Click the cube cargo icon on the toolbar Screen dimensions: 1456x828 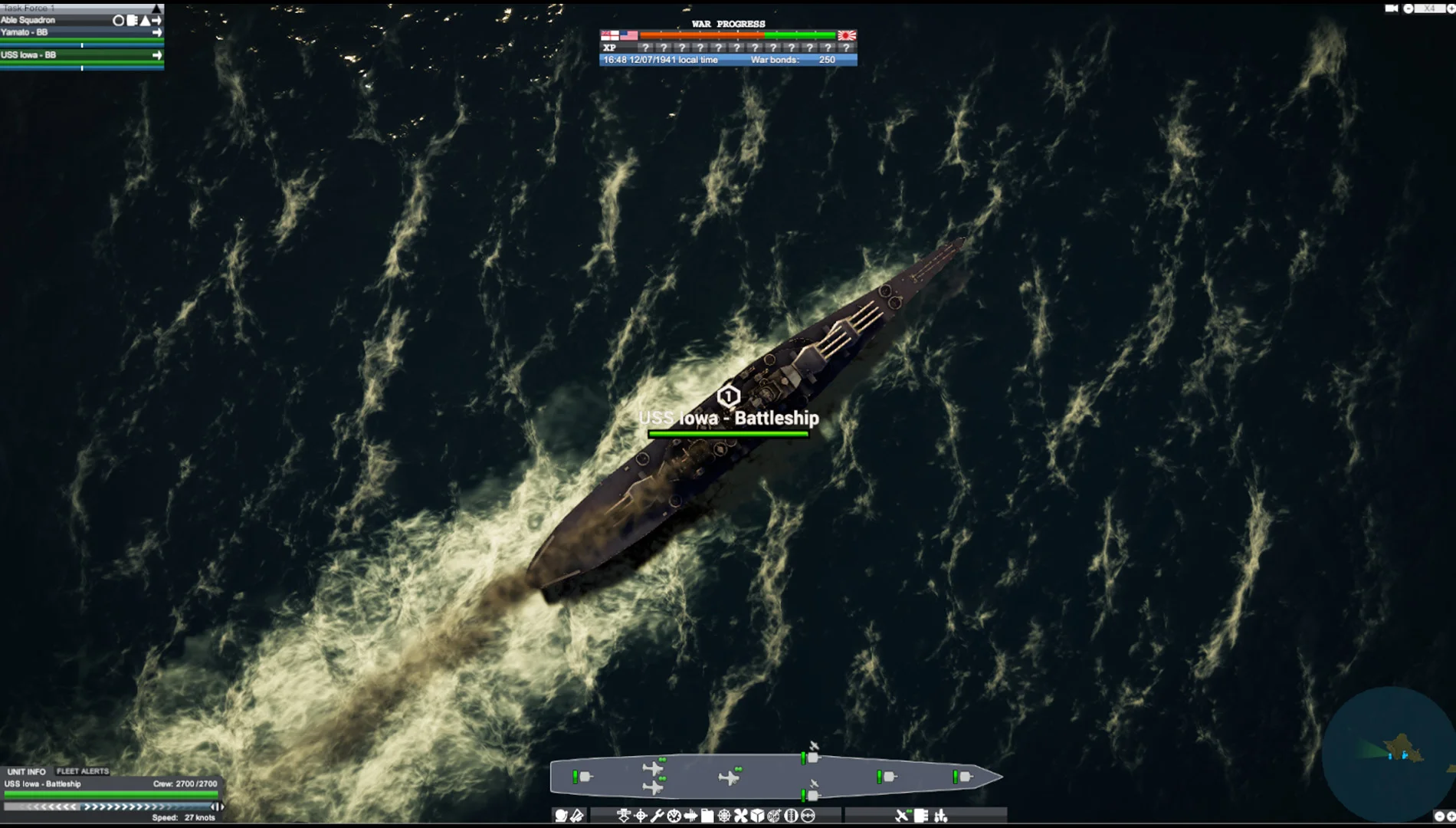pos(757,816)
